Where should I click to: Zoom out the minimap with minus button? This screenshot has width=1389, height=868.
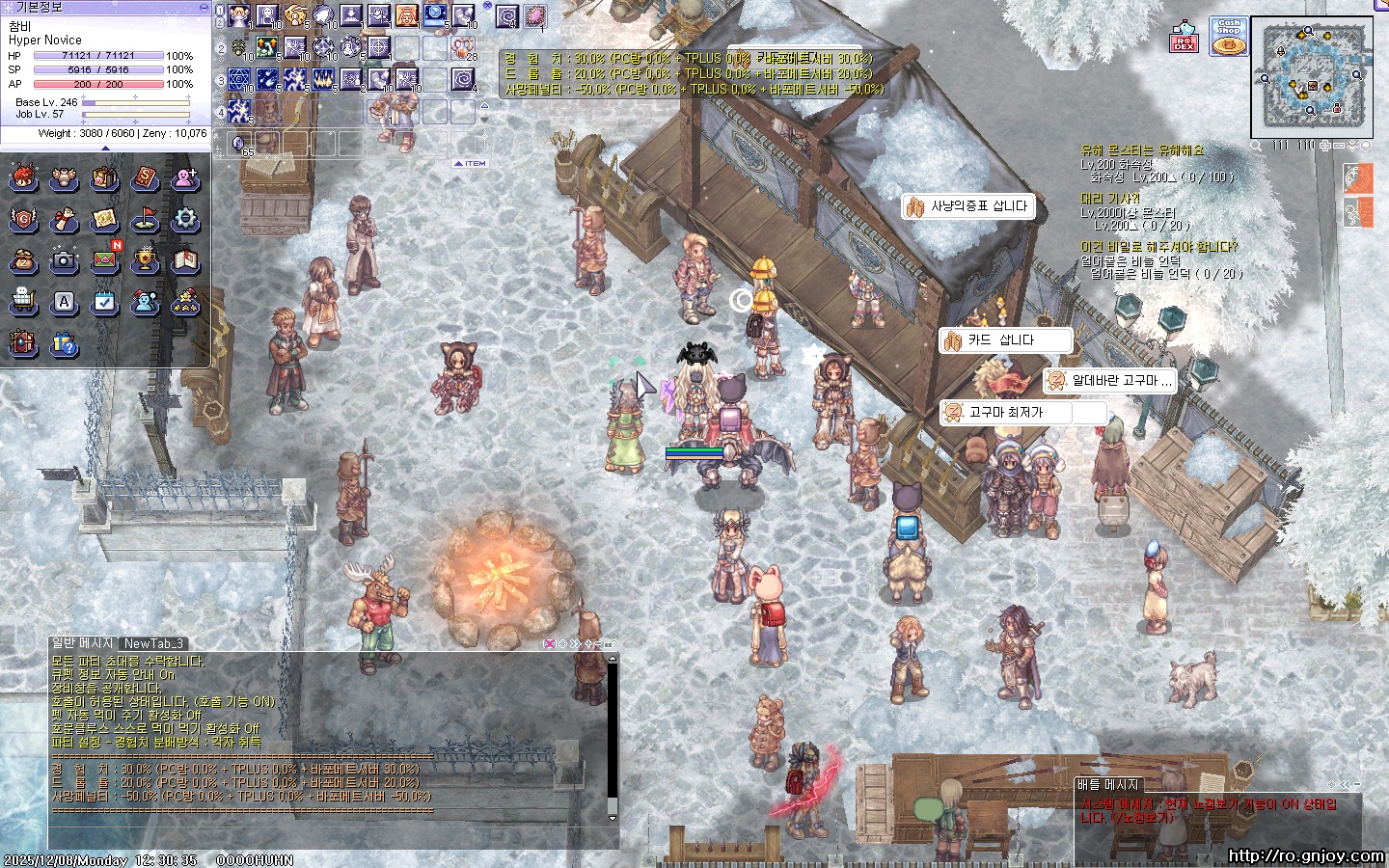click(x=1339, y=146)
